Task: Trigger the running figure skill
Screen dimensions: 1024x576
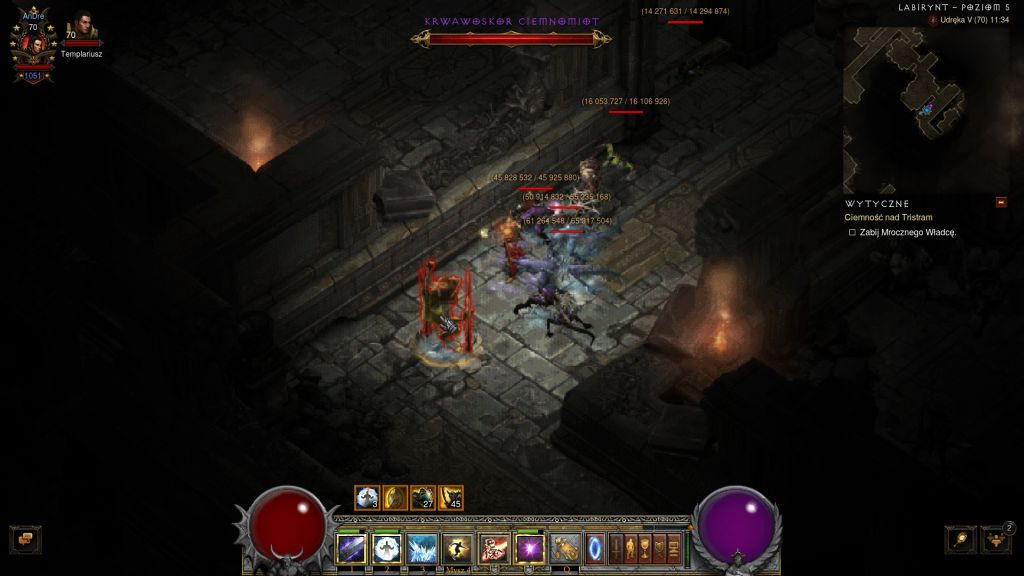Action: click(x=457, y=548)
